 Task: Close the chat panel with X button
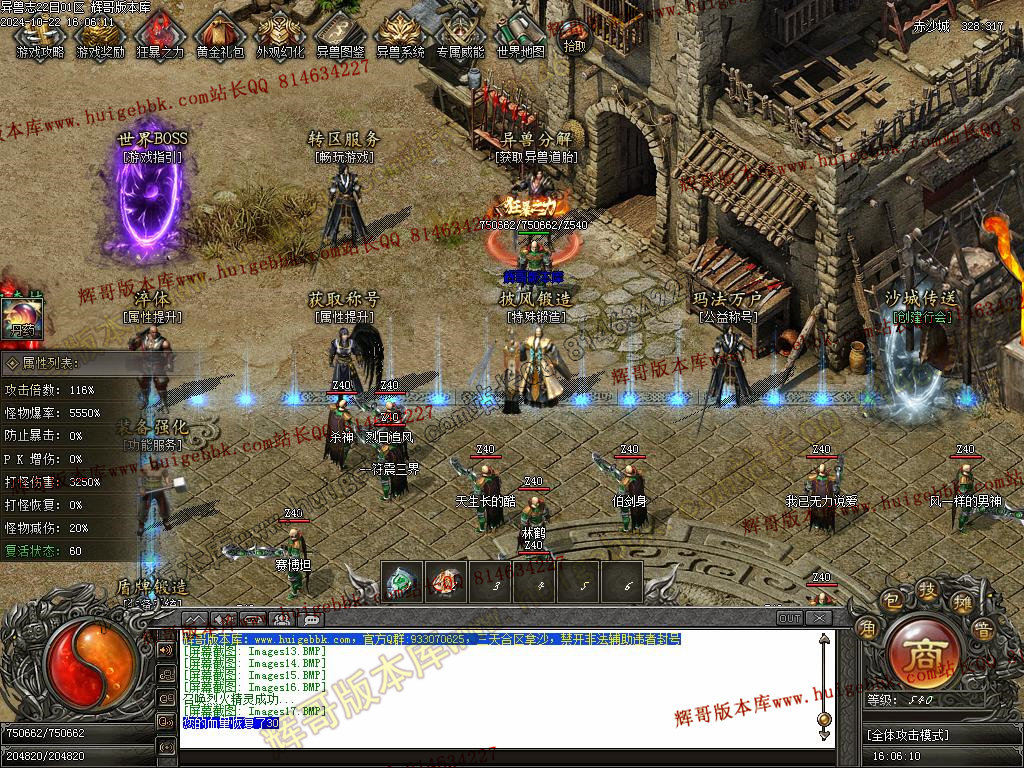[819, 618]
